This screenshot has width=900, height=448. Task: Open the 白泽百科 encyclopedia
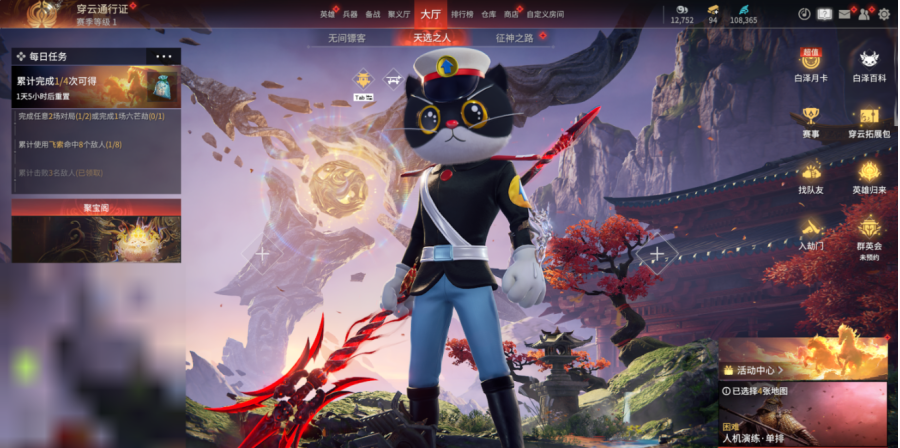tap(869, 66)
